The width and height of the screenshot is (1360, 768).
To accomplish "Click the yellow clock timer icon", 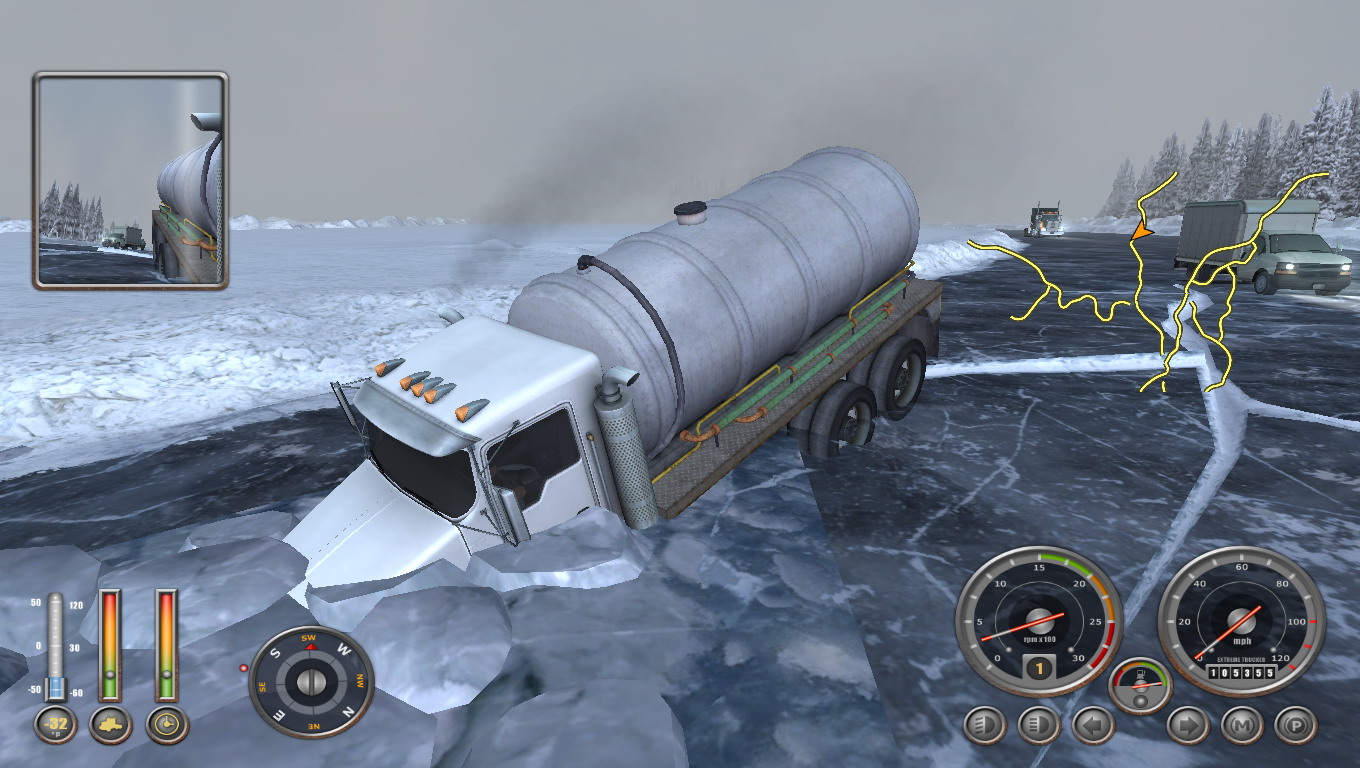I will pos(167,724).
